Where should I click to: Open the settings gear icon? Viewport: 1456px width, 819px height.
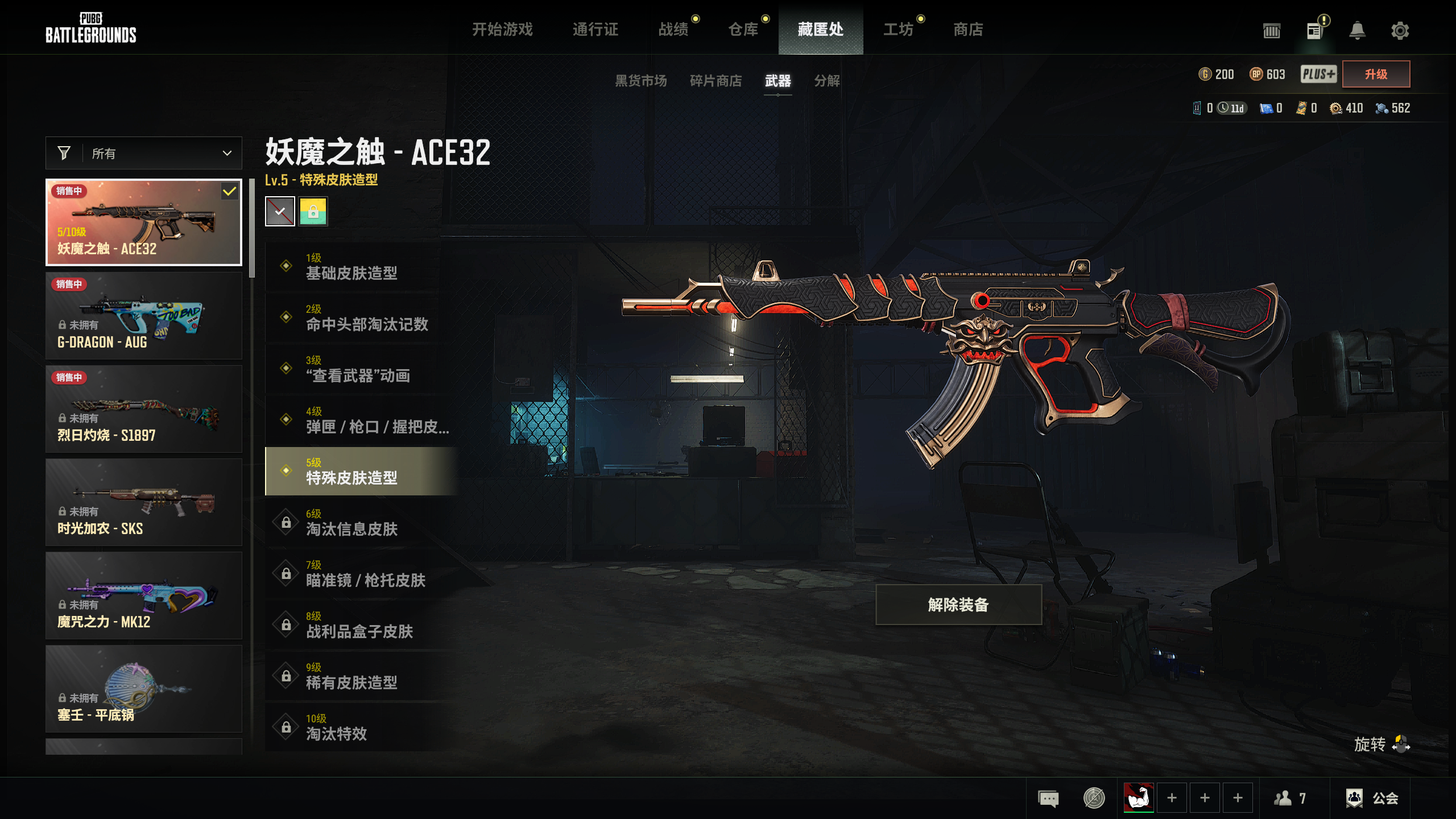[1400, 31]
